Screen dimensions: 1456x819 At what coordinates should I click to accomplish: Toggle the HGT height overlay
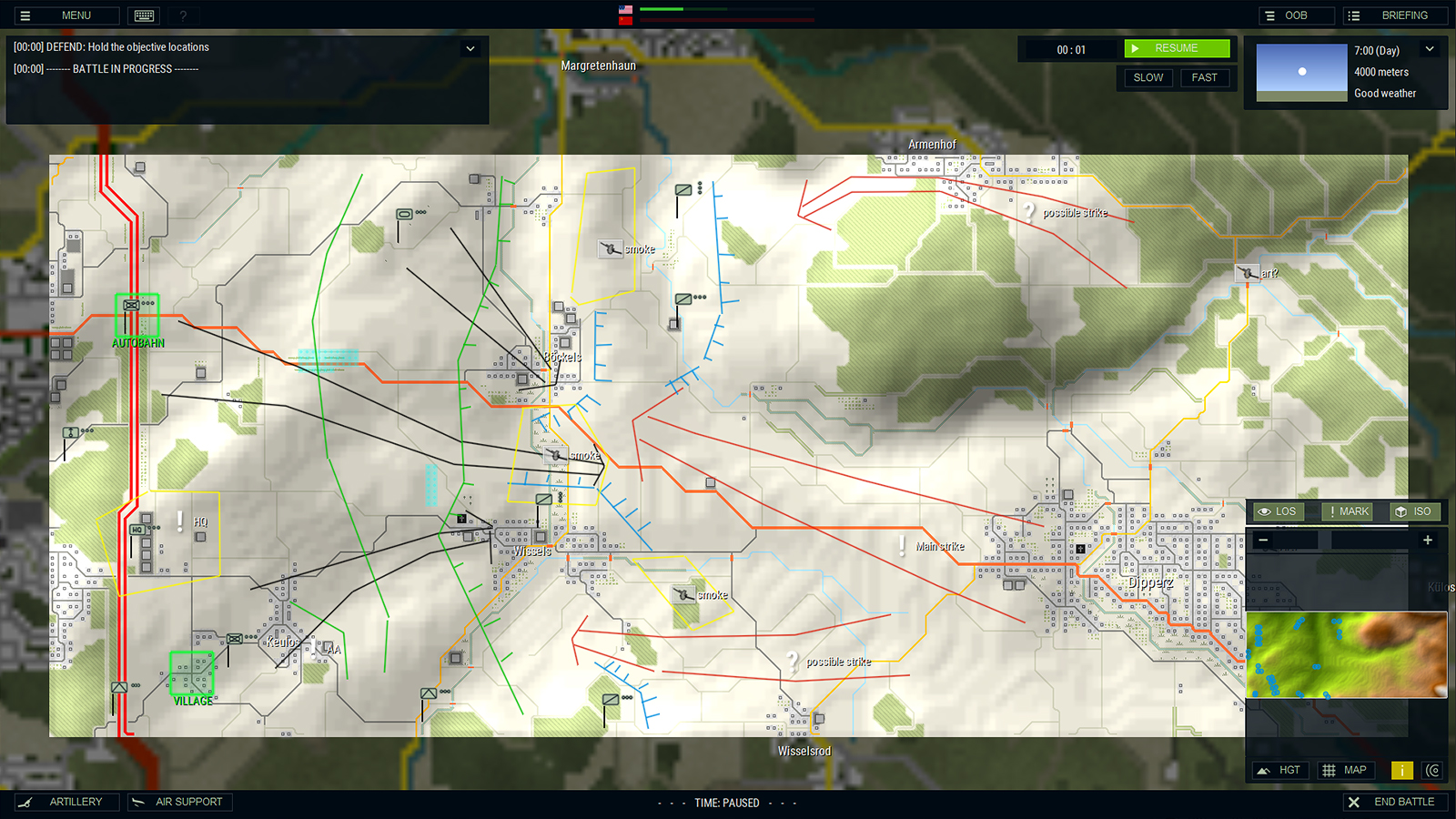tap(1280, 770)
